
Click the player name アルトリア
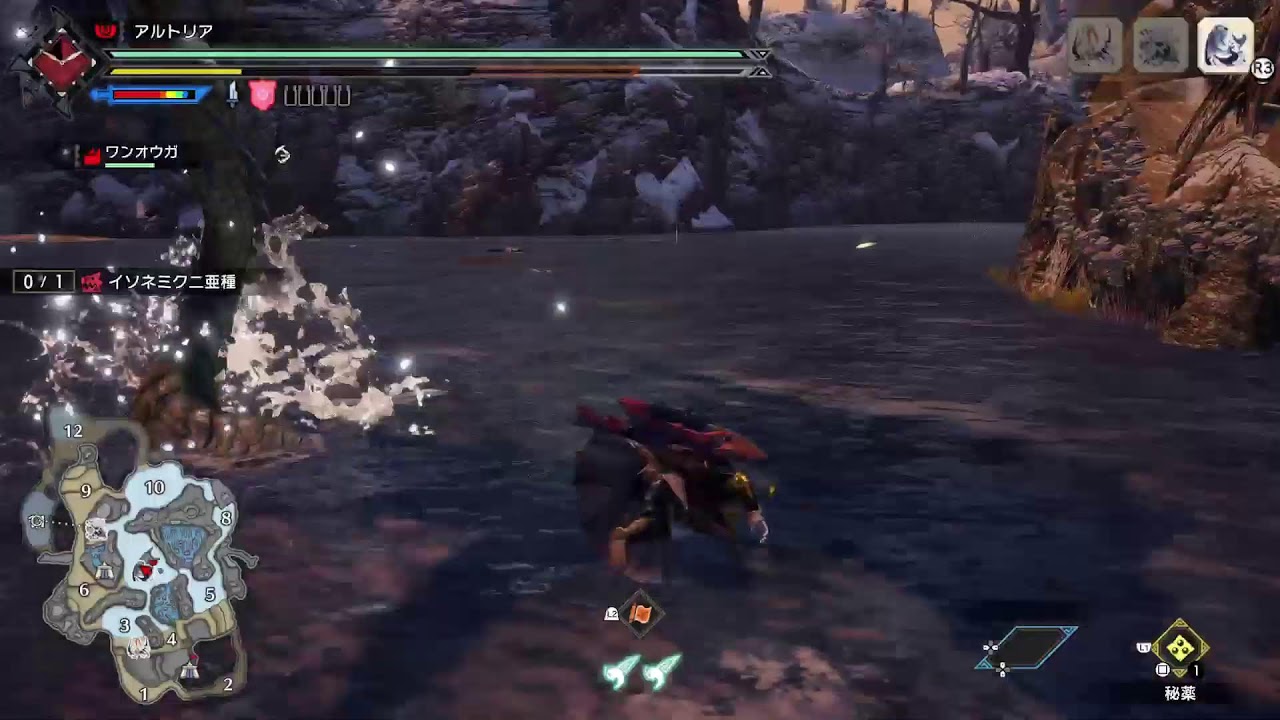(173, 32)
